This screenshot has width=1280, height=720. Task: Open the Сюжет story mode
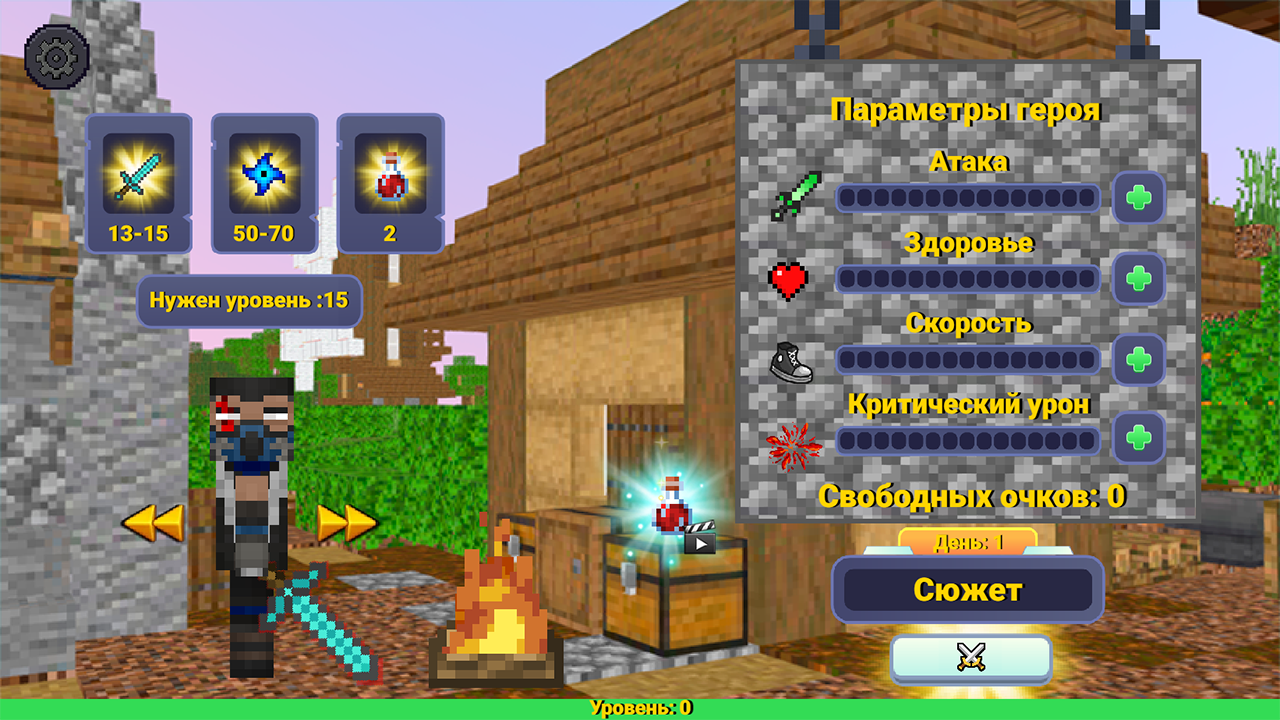(x=968, y=590)
